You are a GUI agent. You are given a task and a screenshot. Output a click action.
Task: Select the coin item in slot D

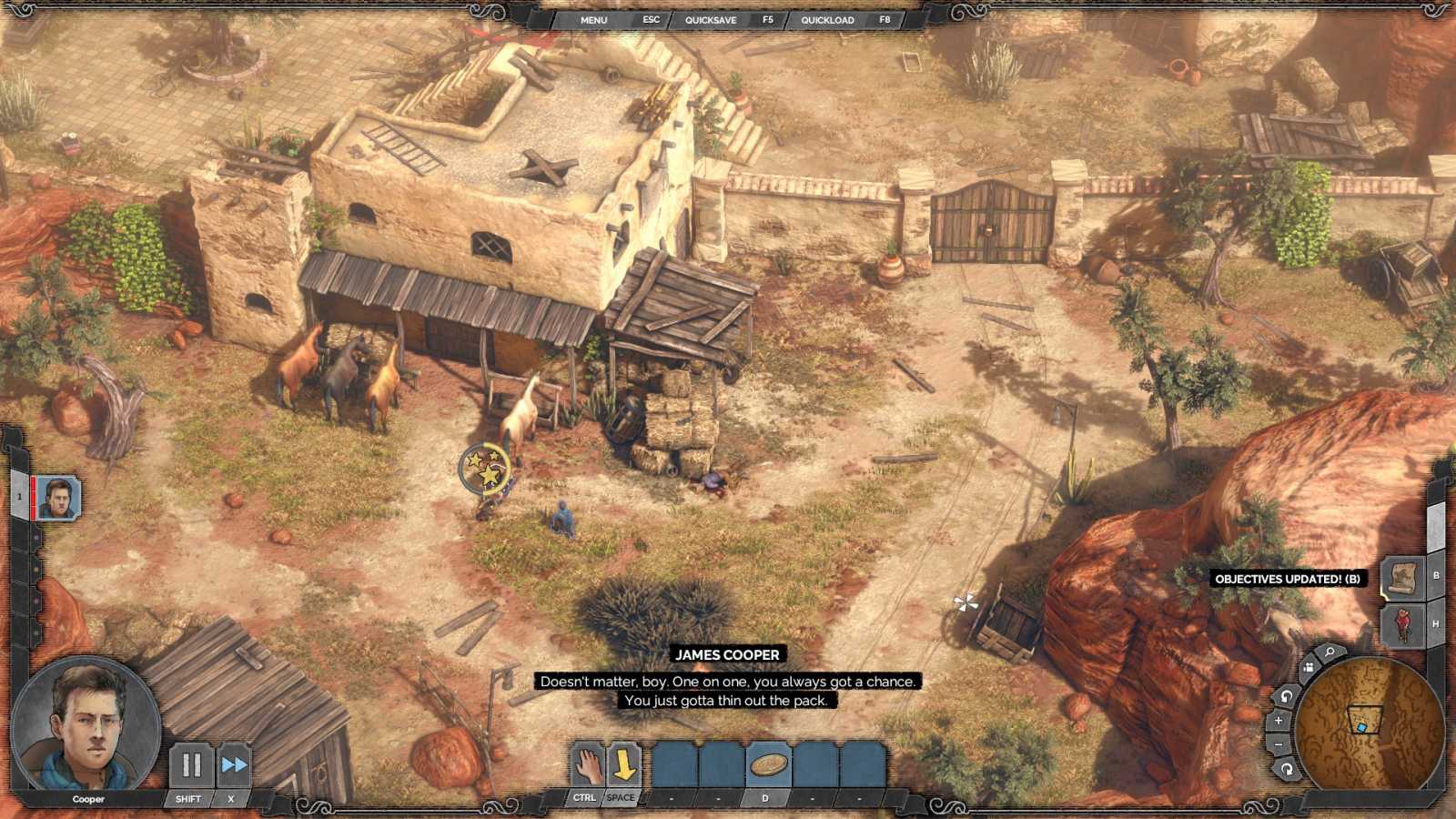click(767, 764)
